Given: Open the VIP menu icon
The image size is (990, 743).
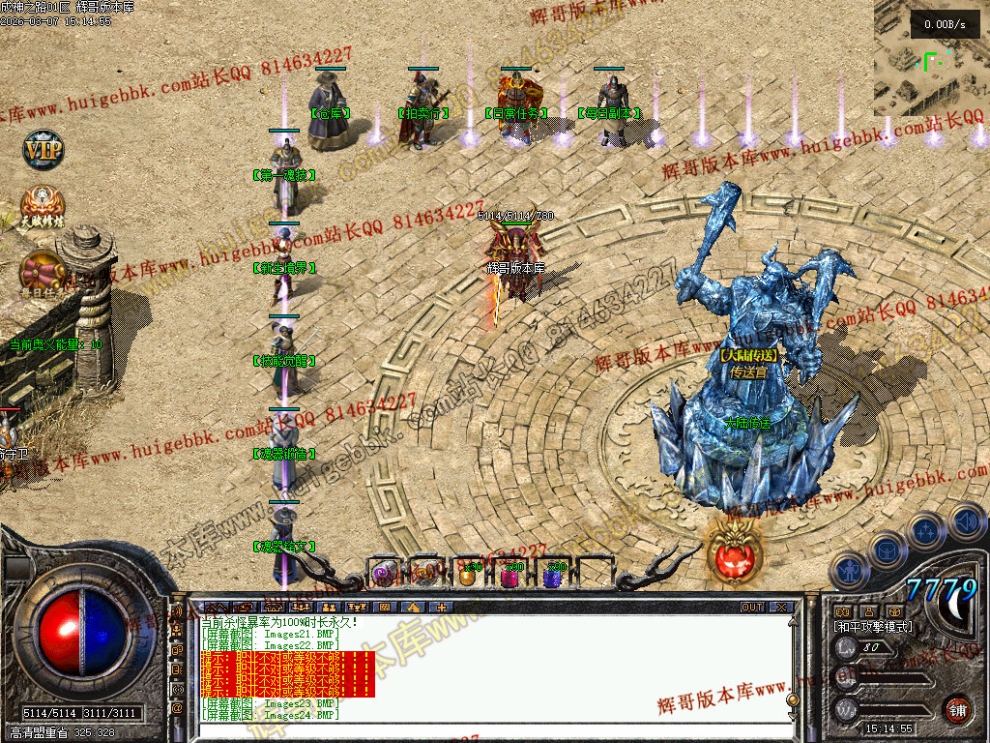Looking at the screenshot, I should click(43, 150).
